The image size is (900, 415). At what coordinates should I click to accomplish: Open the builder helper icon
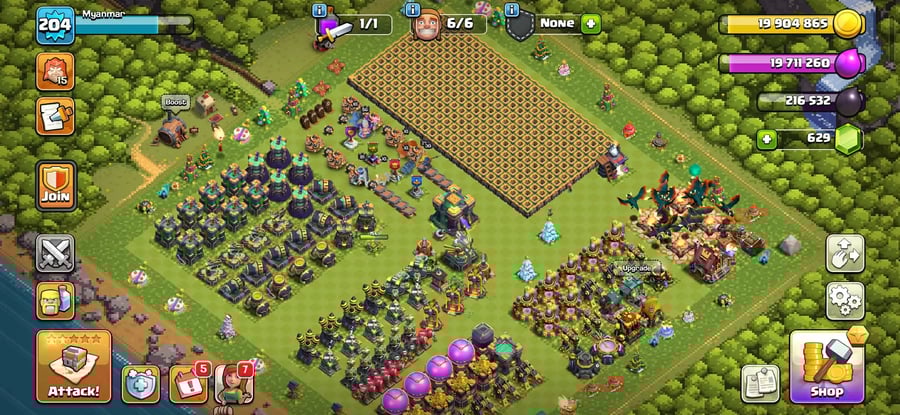(x=55, y=300)
